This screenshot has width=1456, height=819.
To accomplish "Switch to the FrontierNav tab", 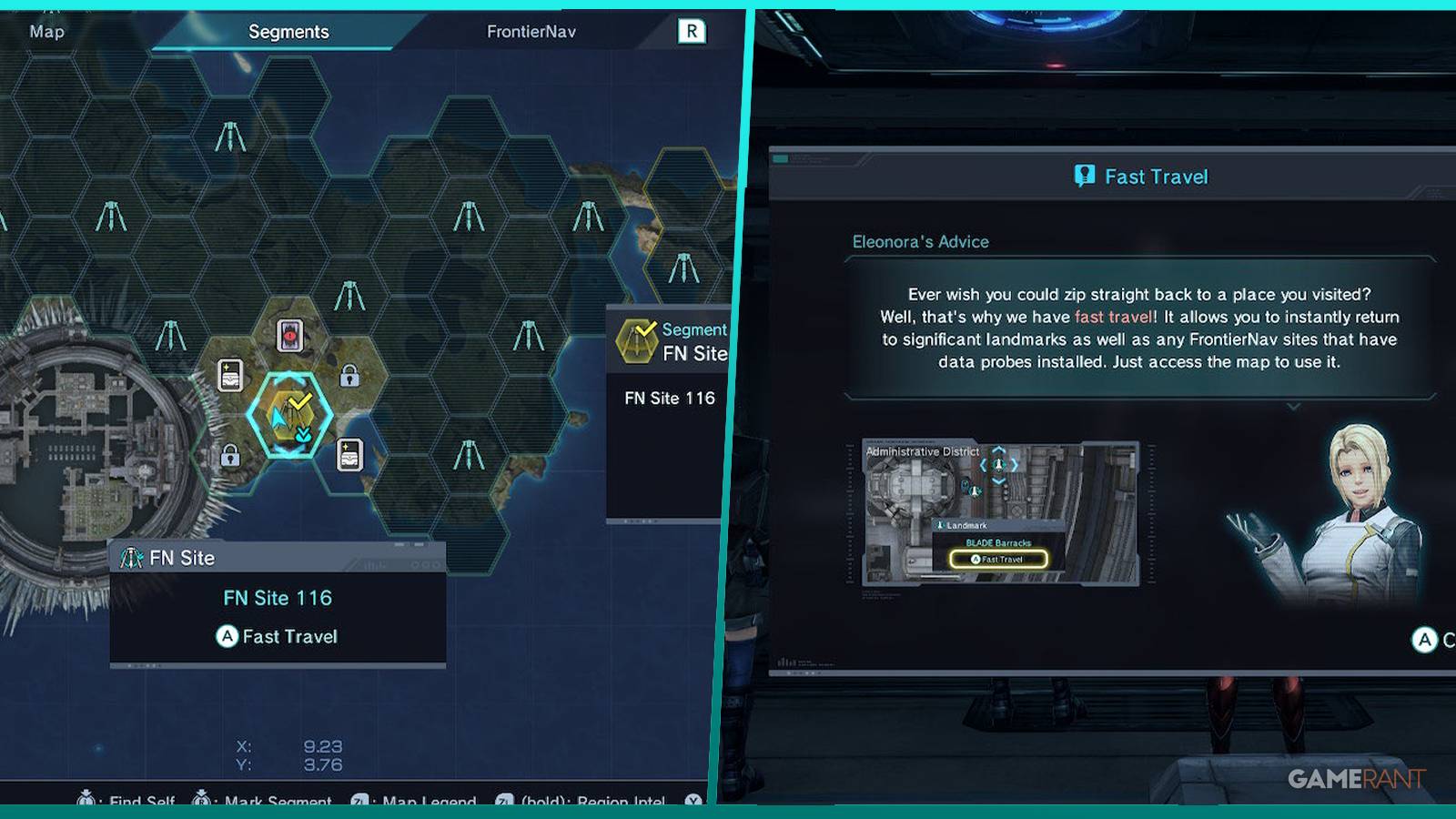I will pos(533,30).
